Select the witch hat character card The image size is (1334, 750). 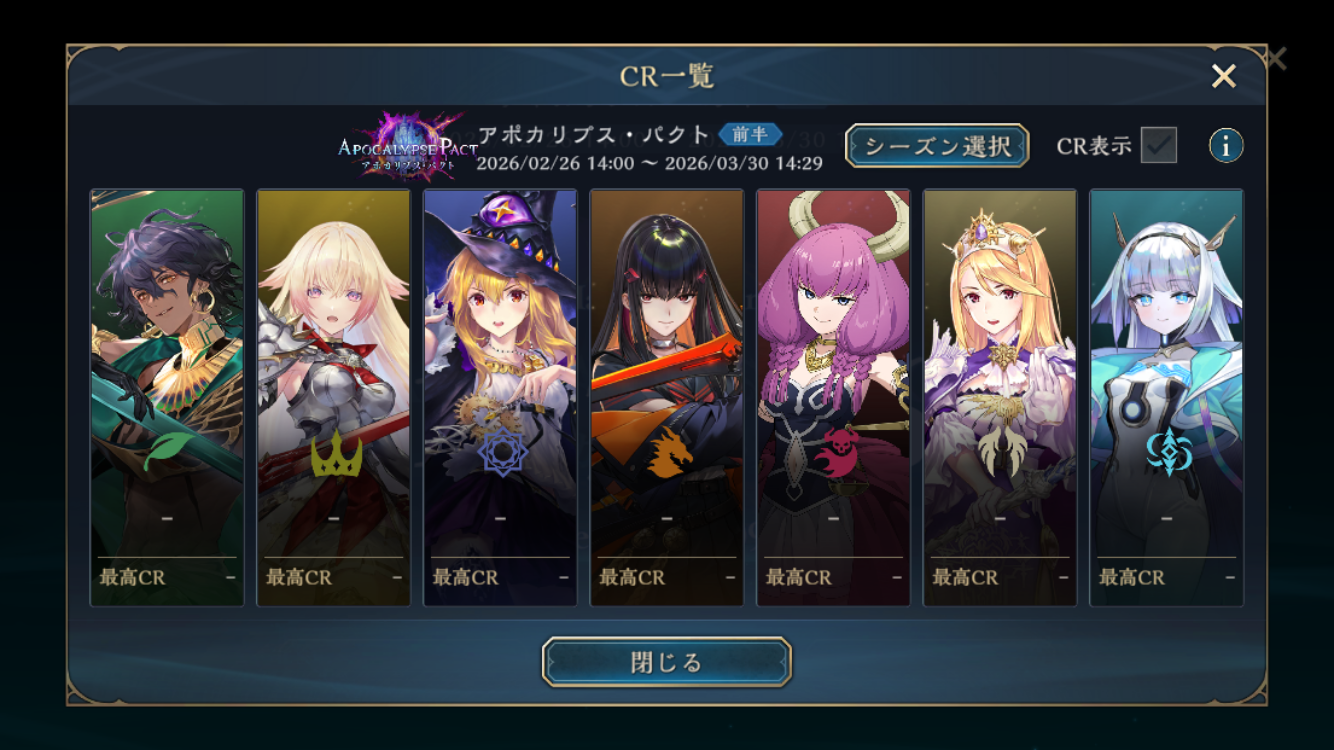point(500,397)
